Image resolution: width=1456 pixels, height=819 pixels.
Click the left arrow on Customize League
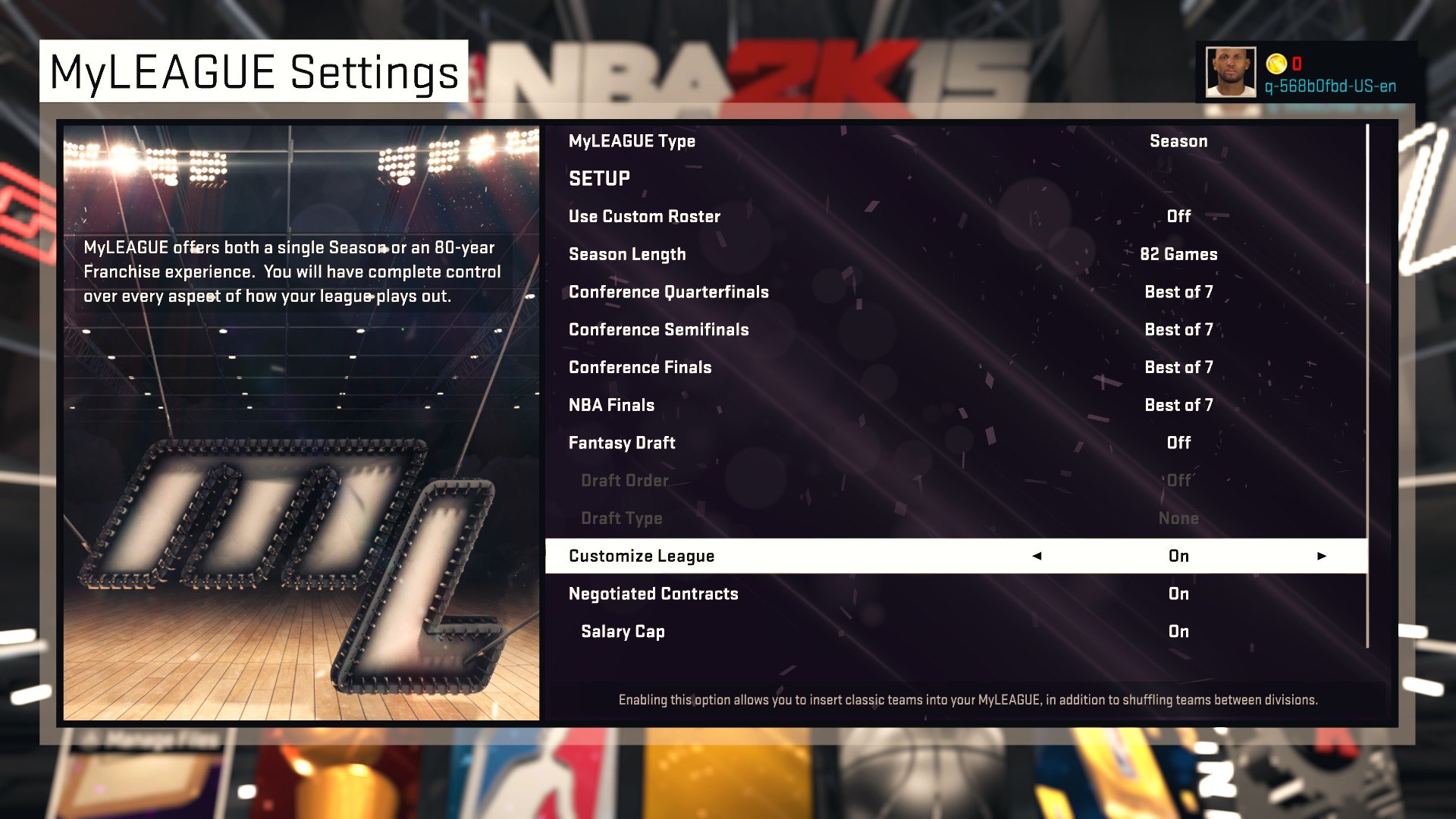[x=1037, y=556]
